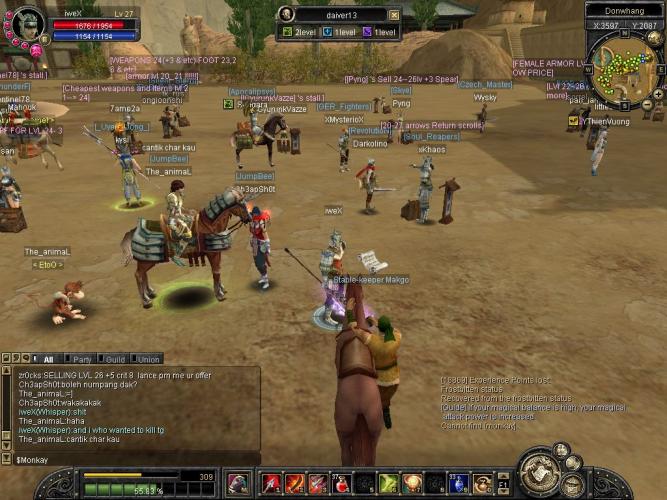Select the Guild chat tab
This screenshot has width=667, height=500.
point(115,359)
